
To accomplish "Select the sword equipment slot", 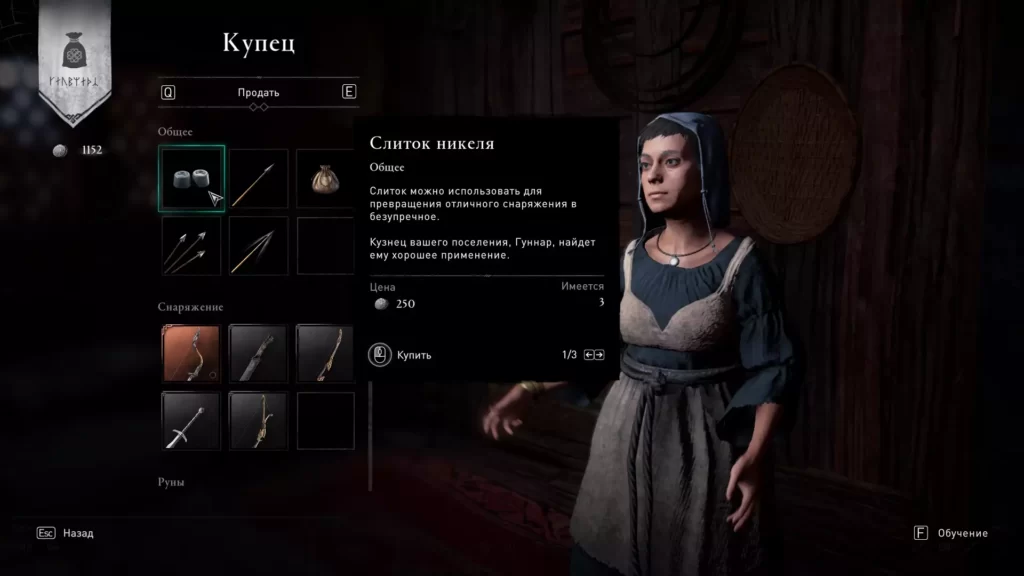I will pyautogui.click(x=191, y=420).
